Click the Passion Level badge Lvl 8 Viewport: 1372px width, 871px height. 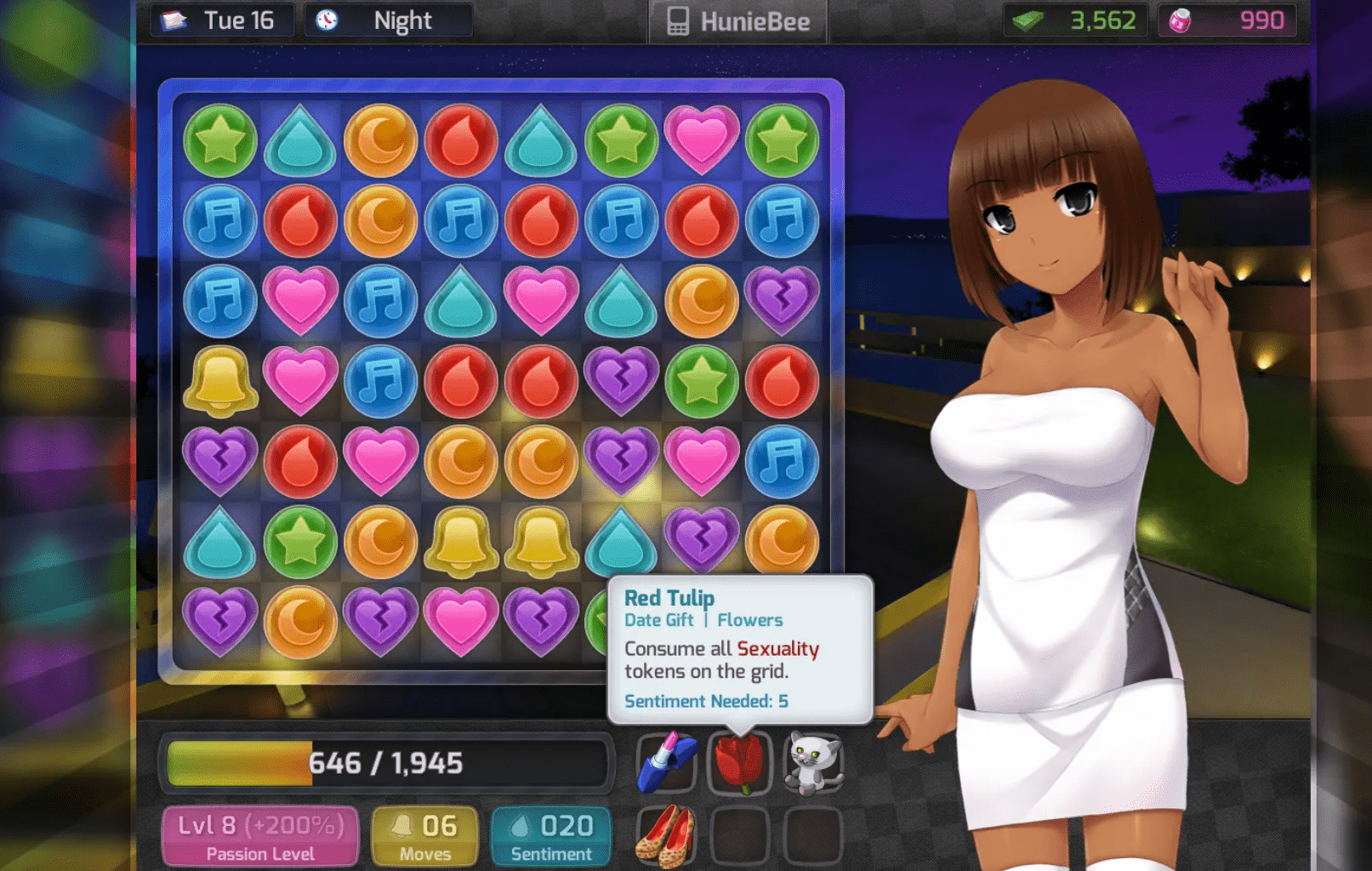pos(259,834)
